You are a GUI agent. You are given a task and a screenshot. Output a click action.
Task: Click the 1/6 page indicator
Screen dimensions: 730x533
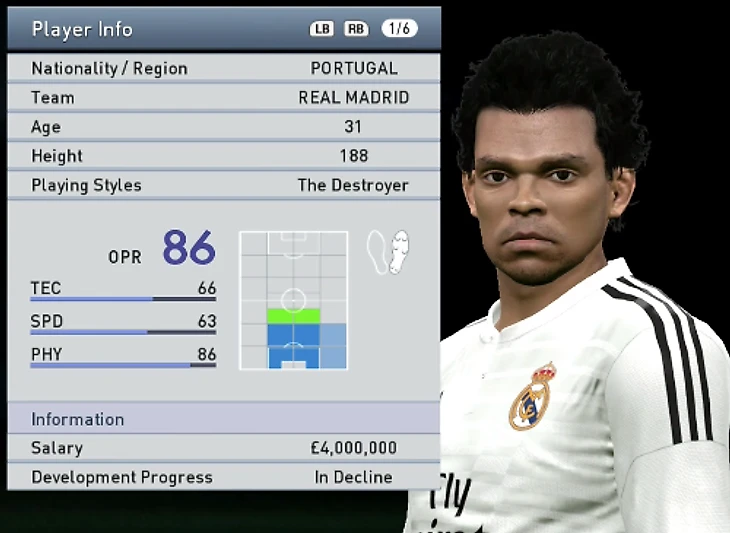(399, 29)
